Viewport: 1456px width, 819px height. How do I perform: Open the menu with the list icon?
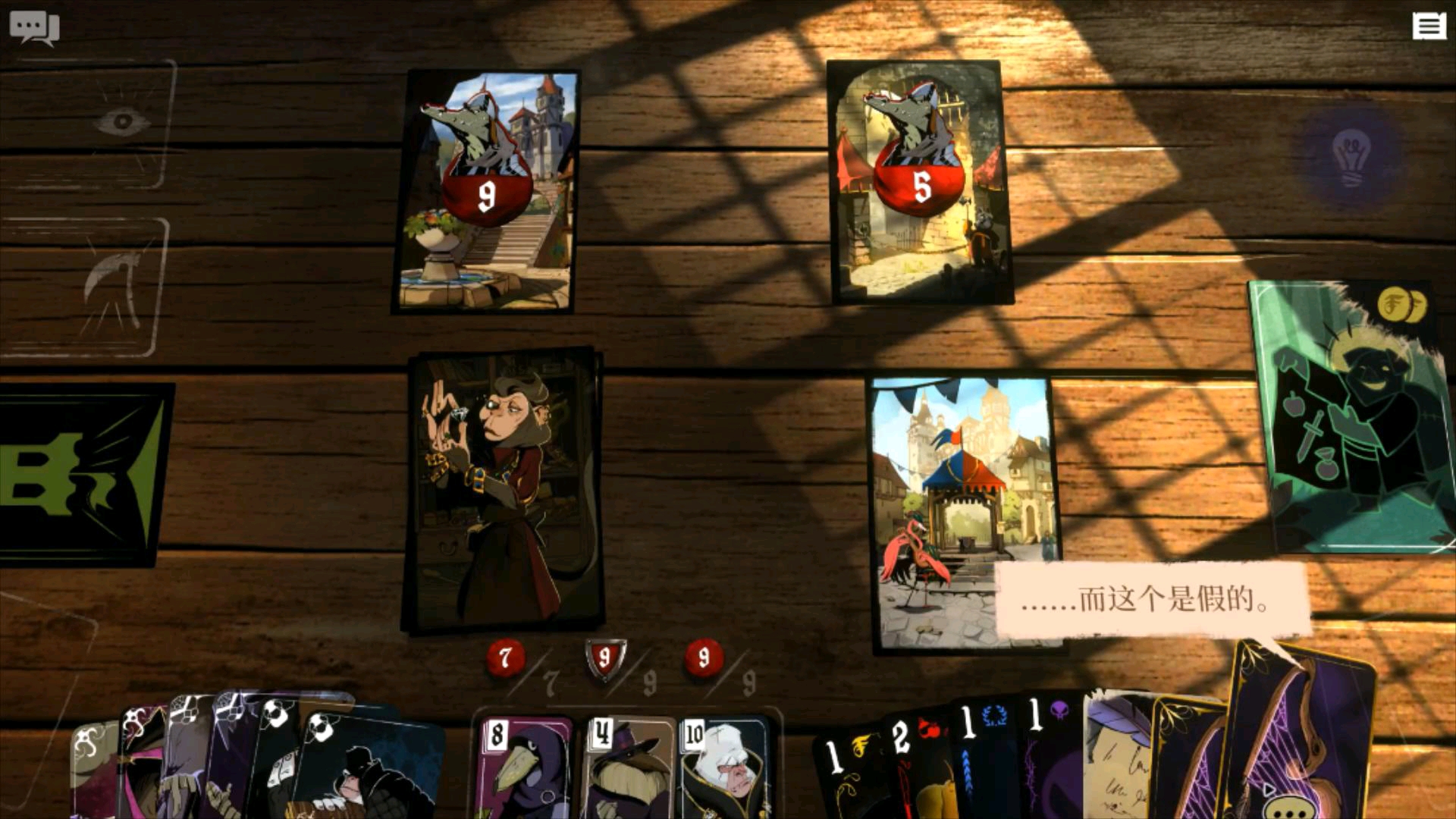click(x=1428, y=27)
